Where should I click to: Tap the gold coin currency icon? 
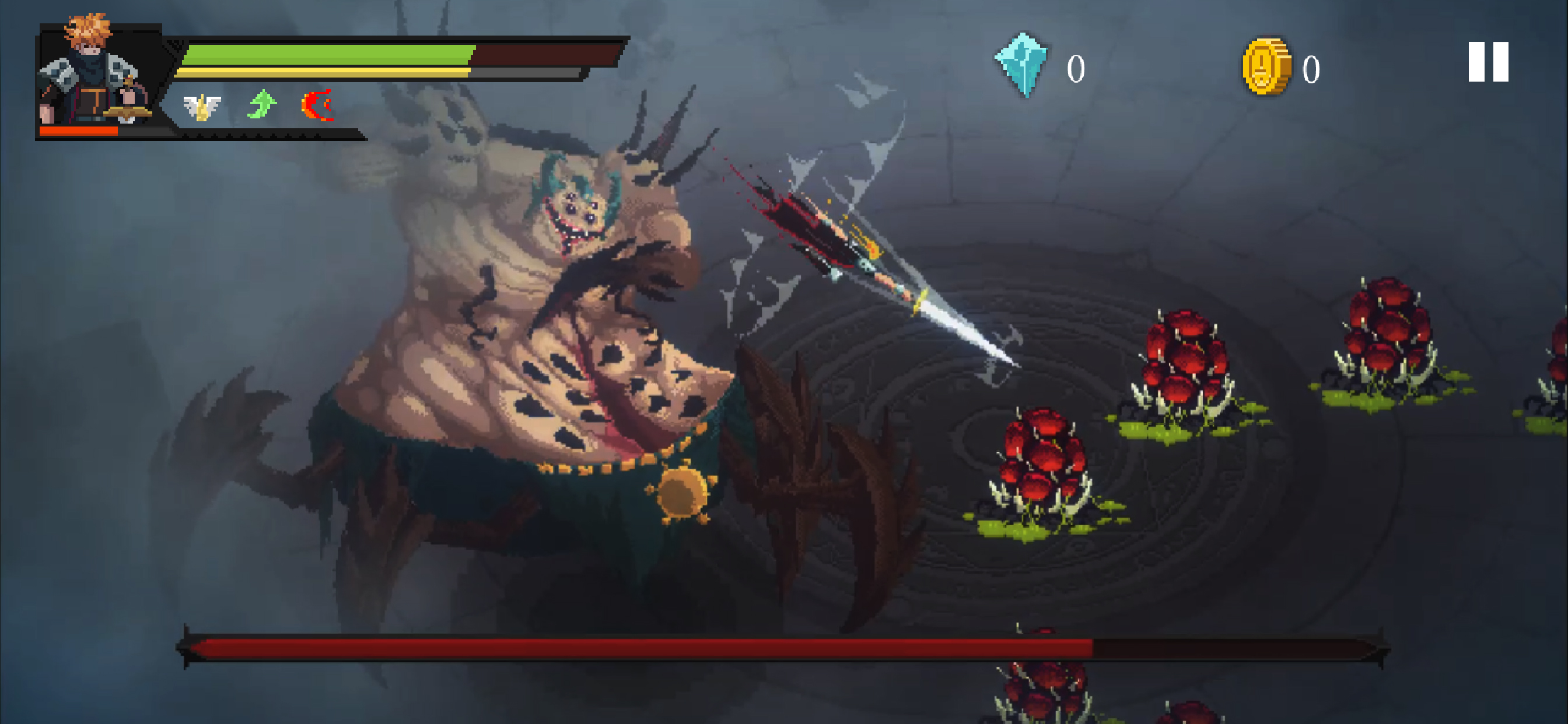1265,67
